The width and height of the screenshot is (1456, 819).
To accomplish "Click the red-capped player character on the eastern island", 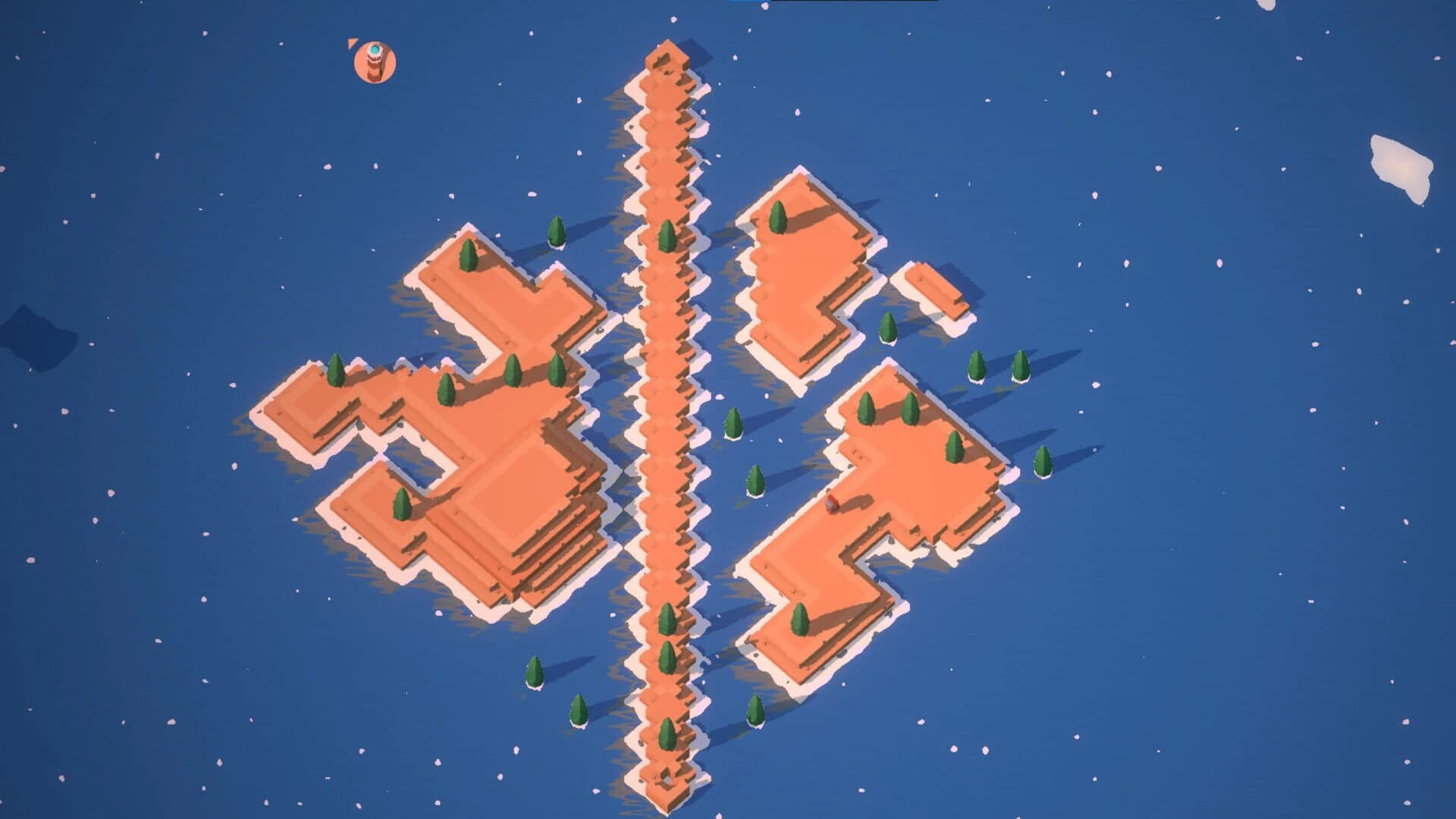I will [x=833, y=502].
